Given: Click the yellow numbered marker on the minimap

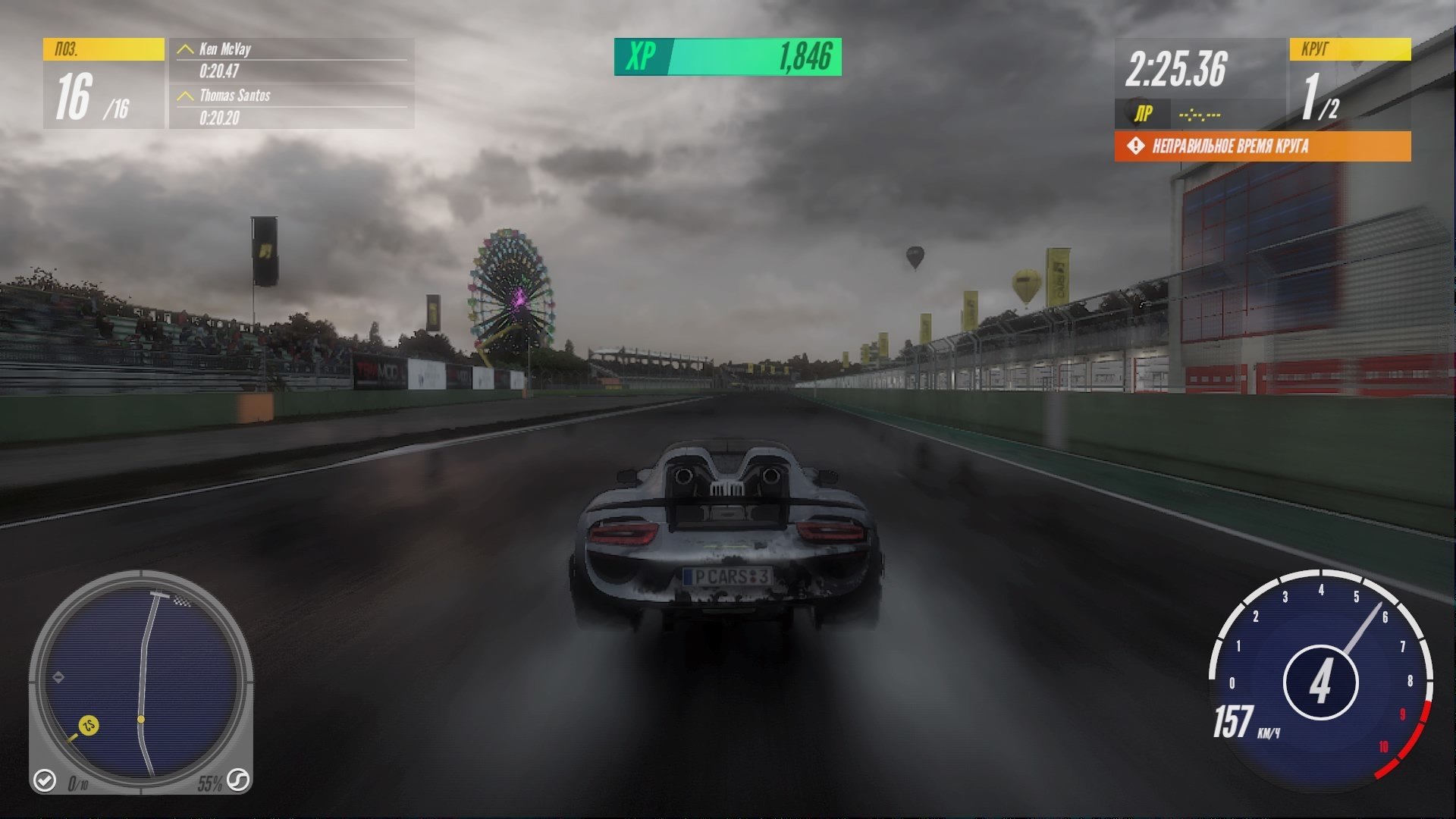Looking at the screenshot, I should (x=88, y=726).
